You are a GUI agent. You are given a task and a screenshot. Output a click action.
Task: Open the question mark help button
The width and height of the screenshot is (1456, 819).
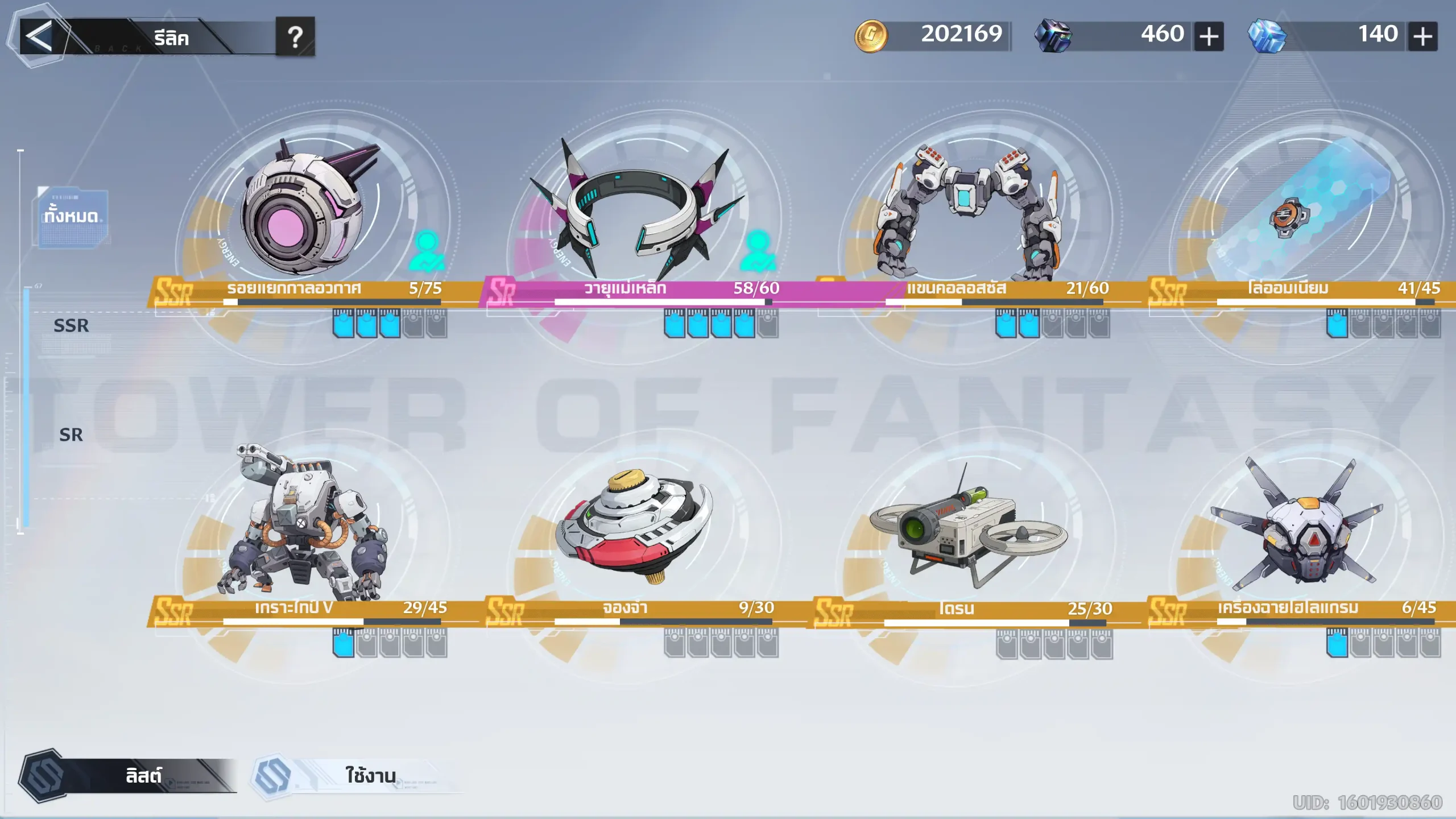pyautogui.click(x=295, y=38)
